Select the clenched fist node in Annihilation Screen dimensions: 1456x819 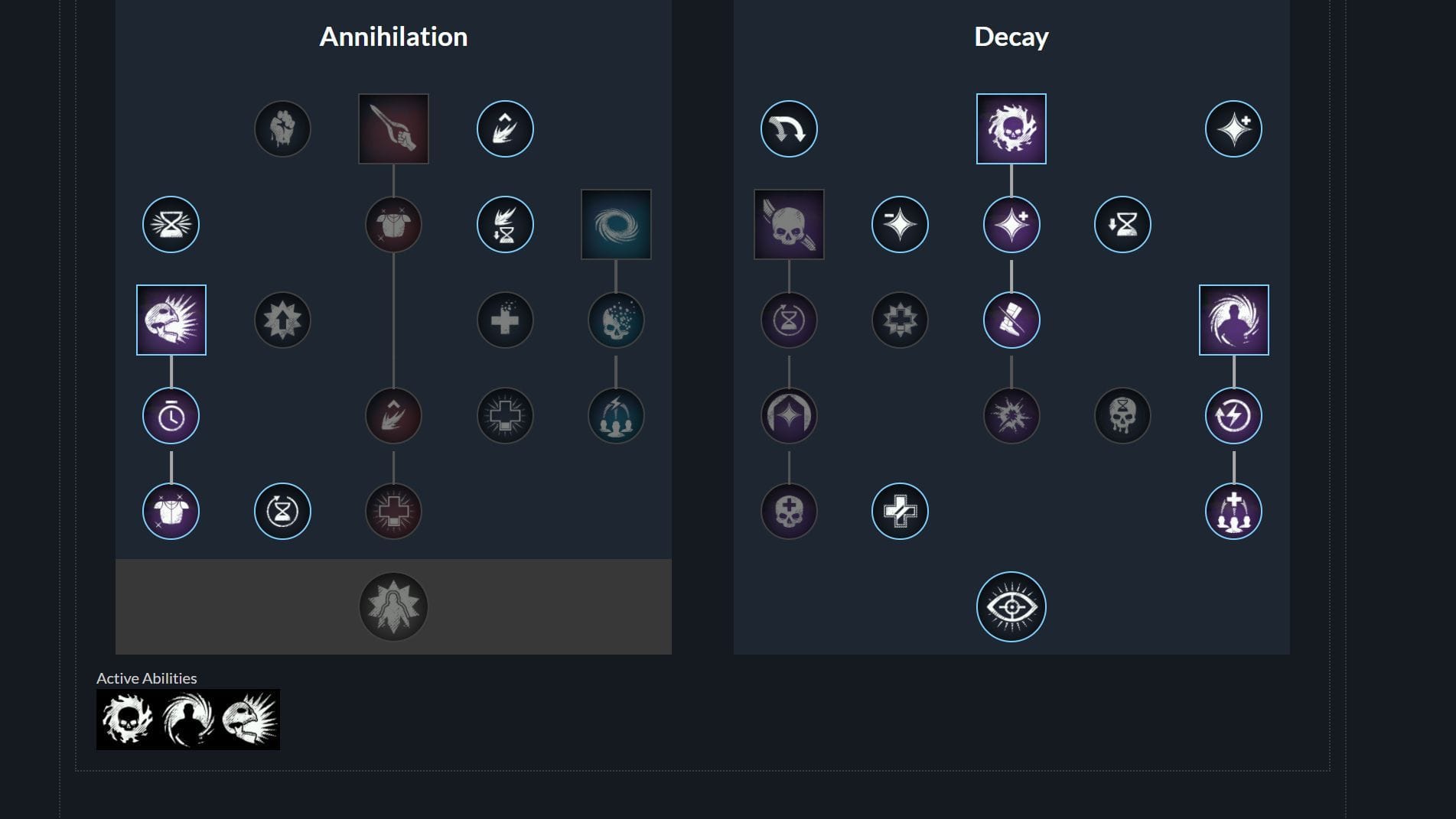[x=282, y=129]
